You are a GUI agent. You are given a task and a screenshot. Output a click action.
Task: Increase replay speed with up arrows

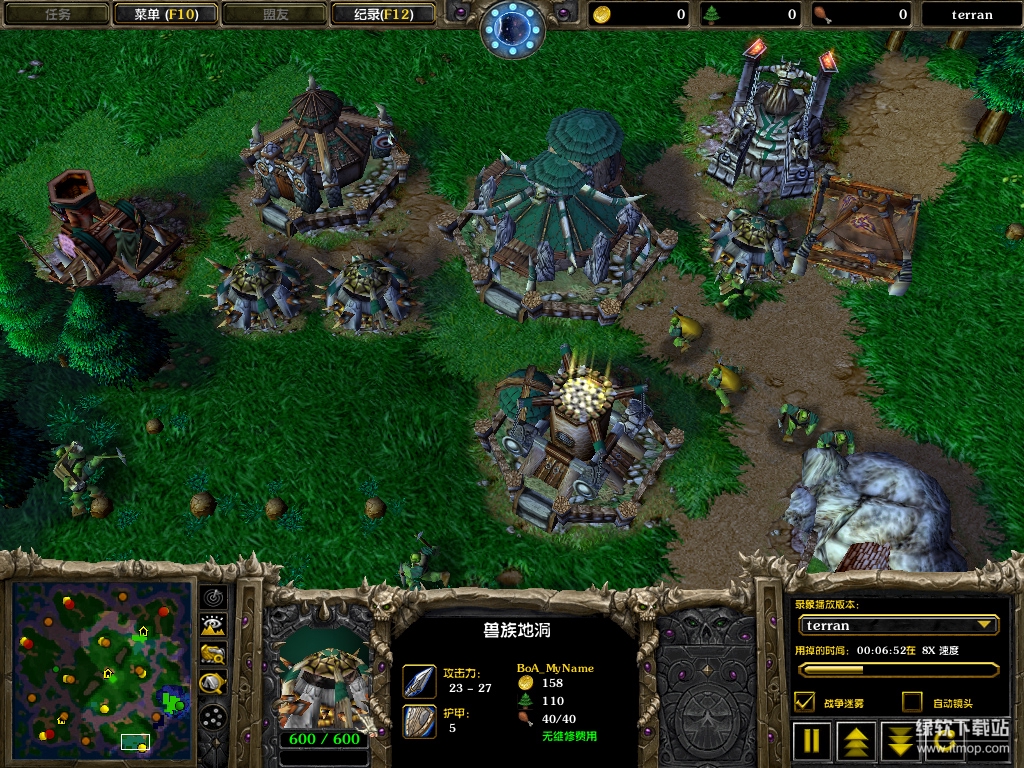856,741
